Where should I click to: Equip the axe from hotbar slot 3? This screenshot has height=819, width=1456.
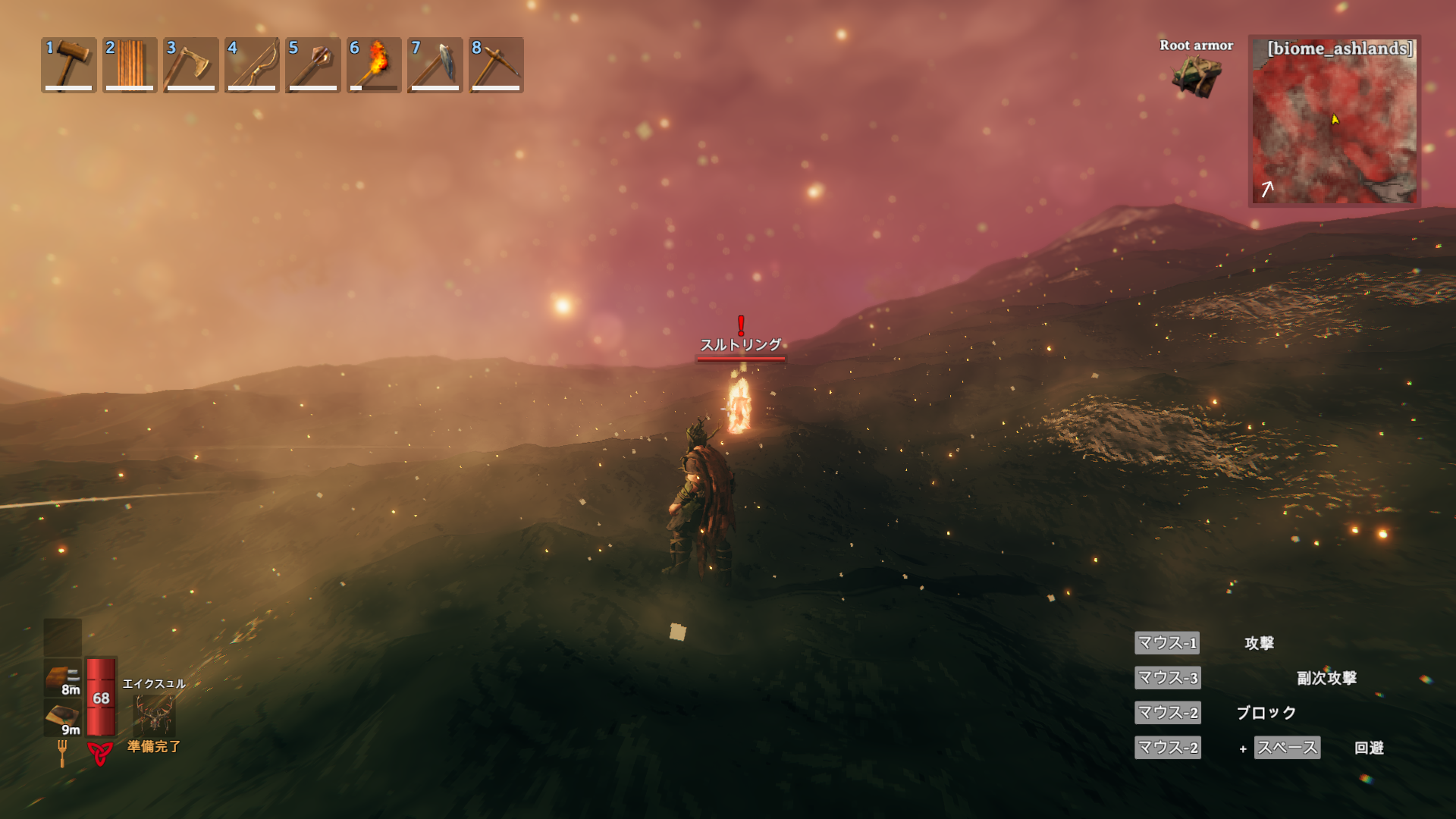point(190,65)
